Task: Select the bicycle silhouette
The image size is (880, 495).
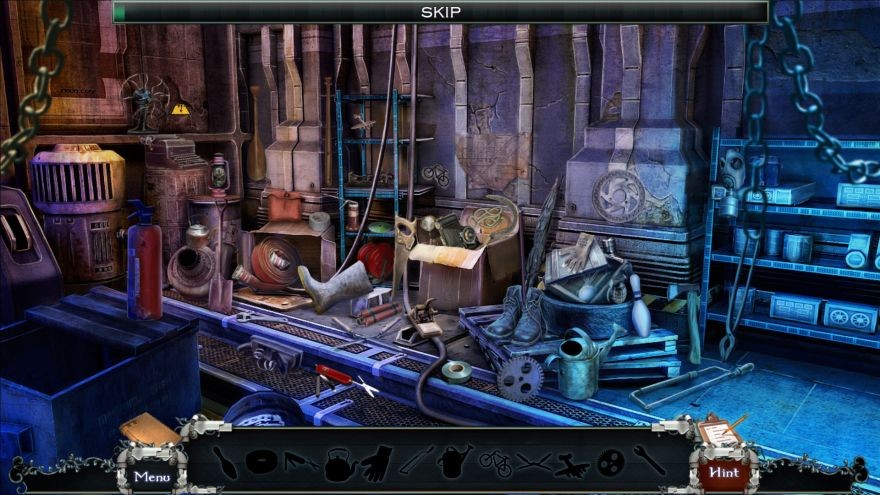Action: pos(495,462)
